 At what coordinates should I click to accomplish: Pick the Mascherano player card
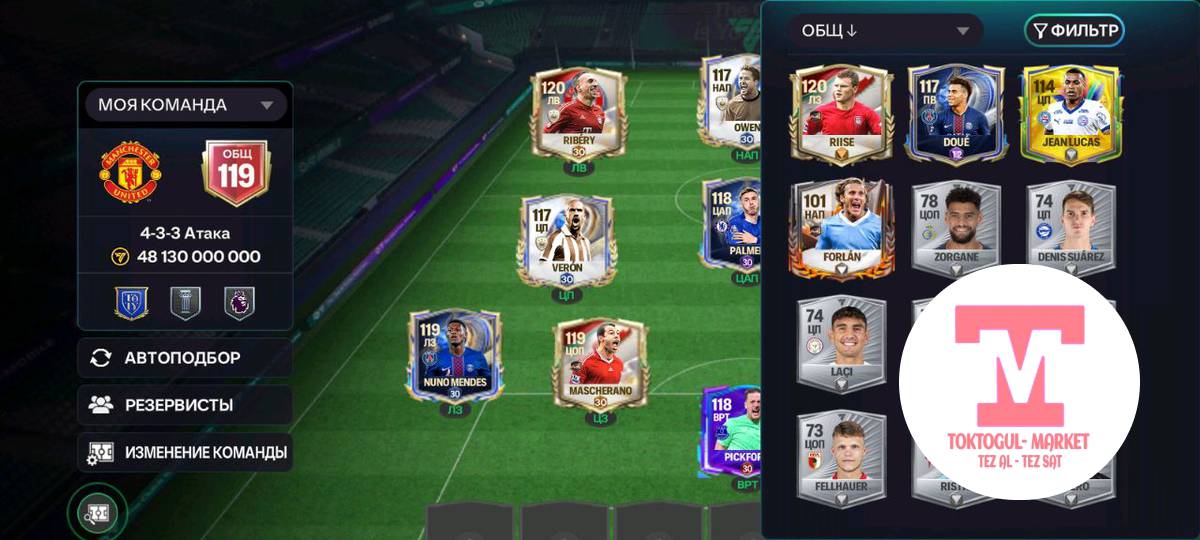(x=600, y=362)
